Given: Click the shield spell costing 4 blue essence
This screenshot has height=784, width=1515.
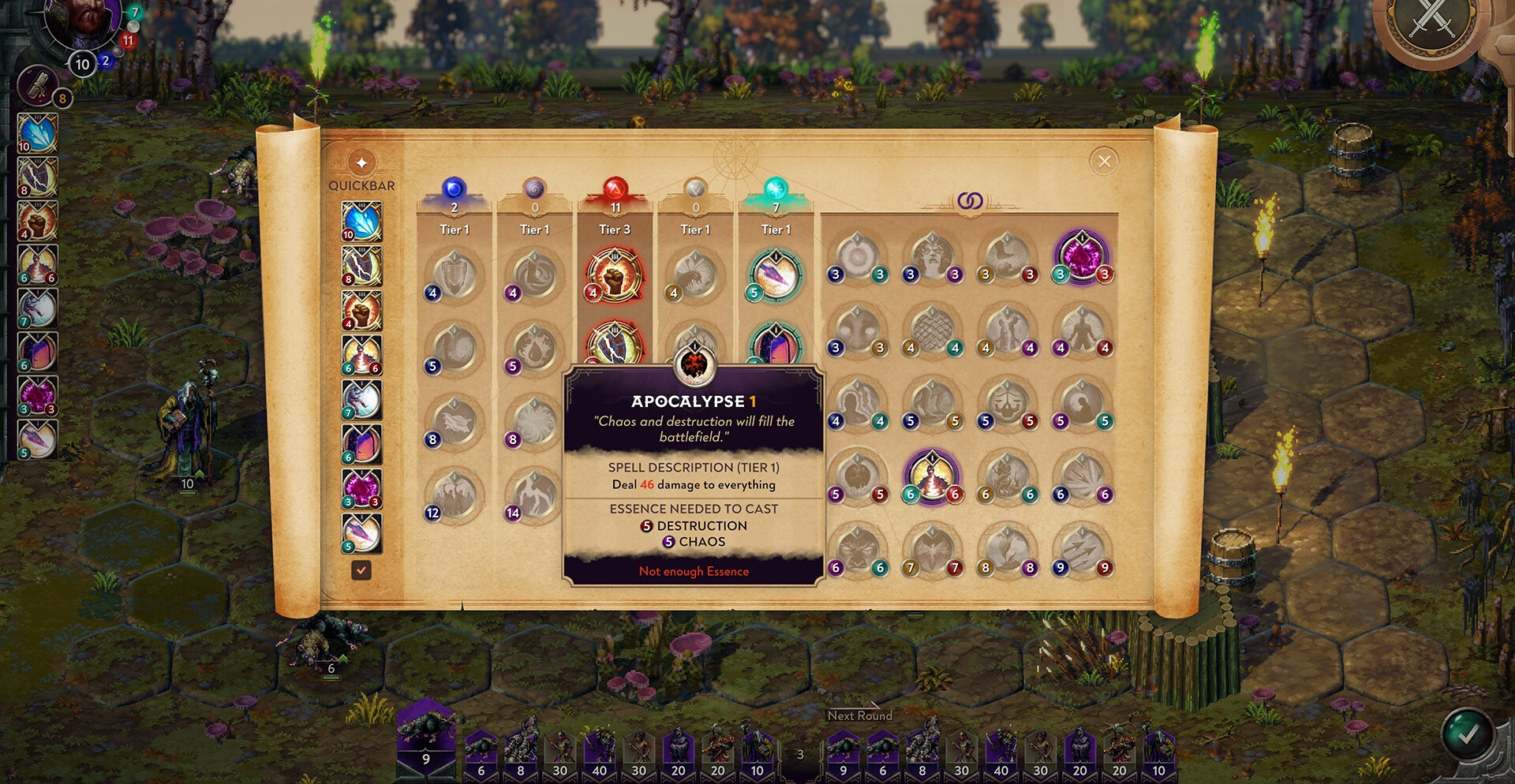Looking at the screenshot, I should pos(454,275).
